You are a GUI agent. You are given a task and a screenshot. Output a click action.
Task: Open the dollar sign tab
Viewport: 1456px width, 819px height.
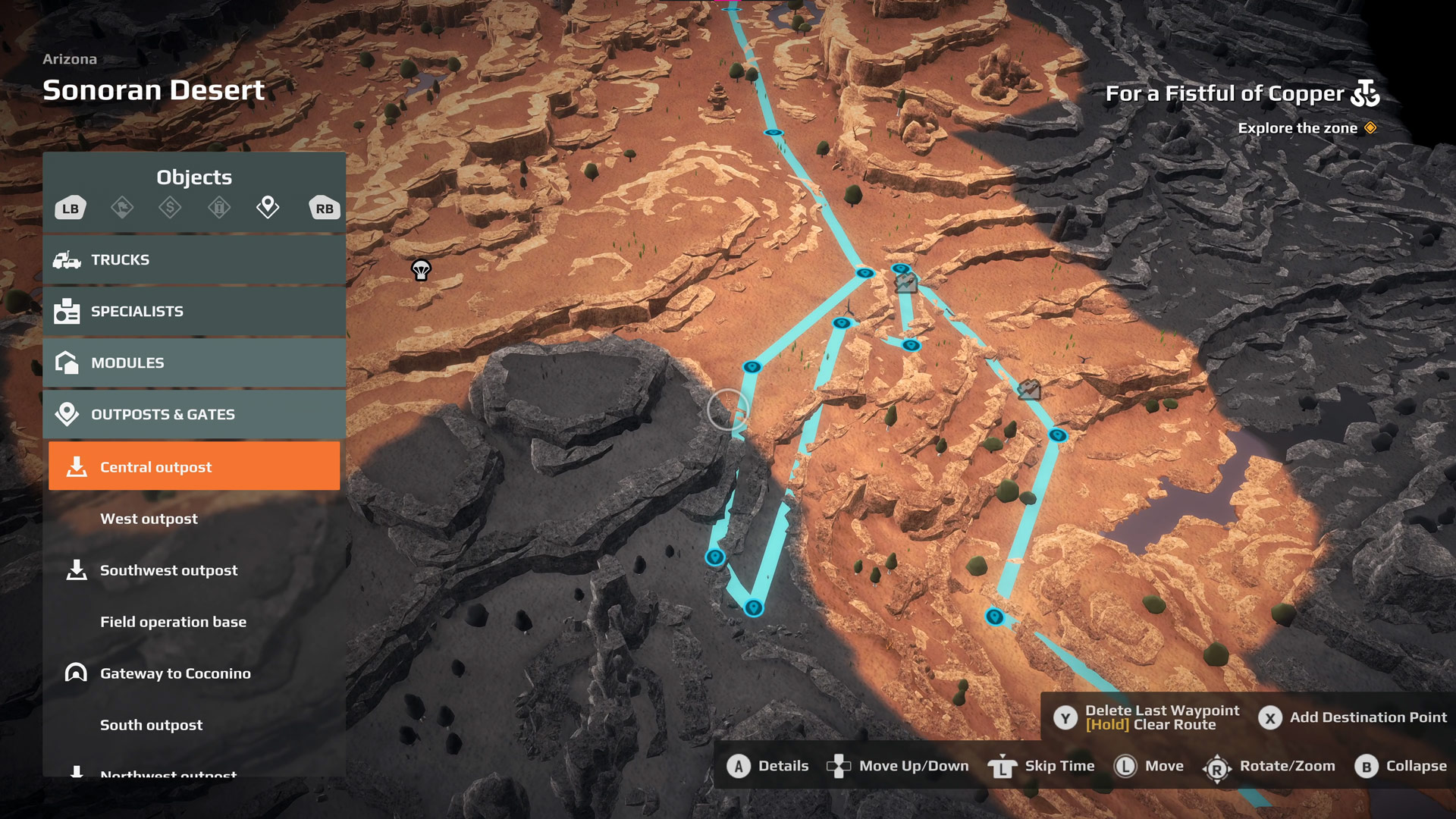(x=170, y=207)
